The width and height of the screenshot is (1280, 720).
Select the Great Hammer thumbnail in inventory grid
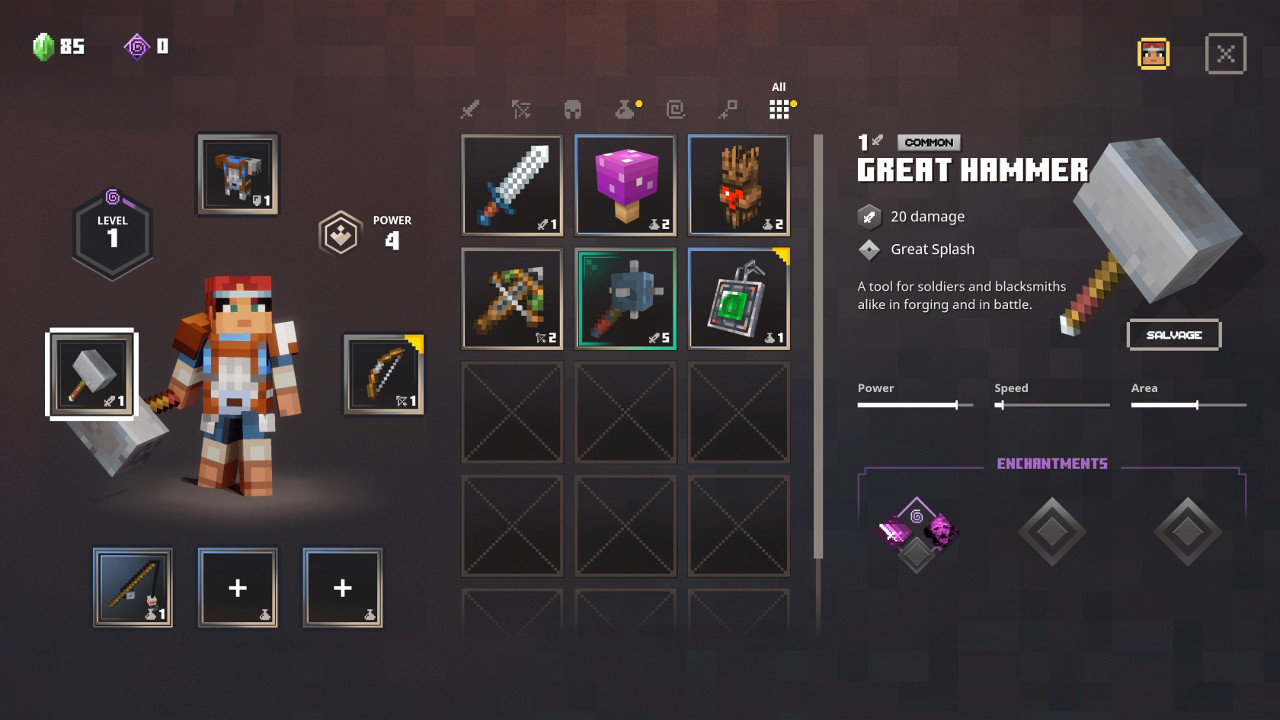625,298
